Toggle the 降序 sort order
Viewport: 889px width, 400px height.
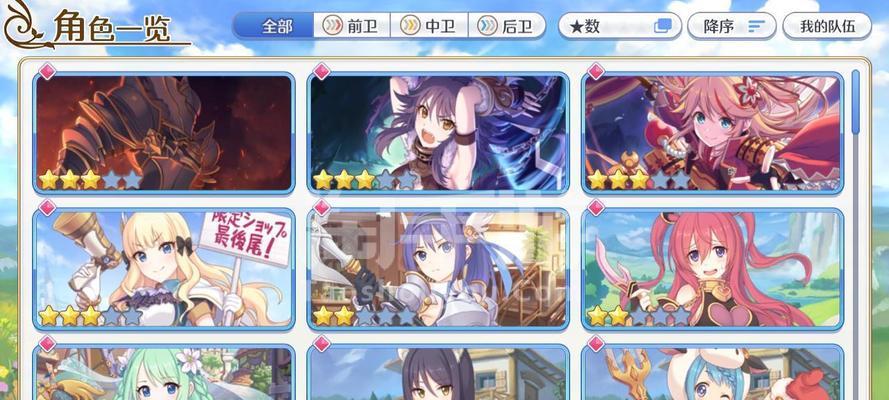coord(733,26)
